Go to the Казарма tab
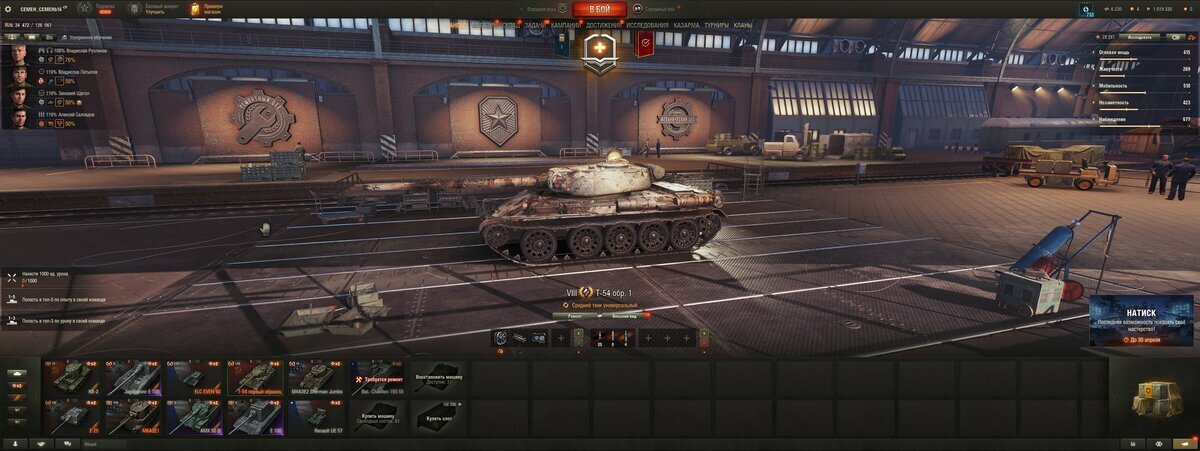 [686, 24]
